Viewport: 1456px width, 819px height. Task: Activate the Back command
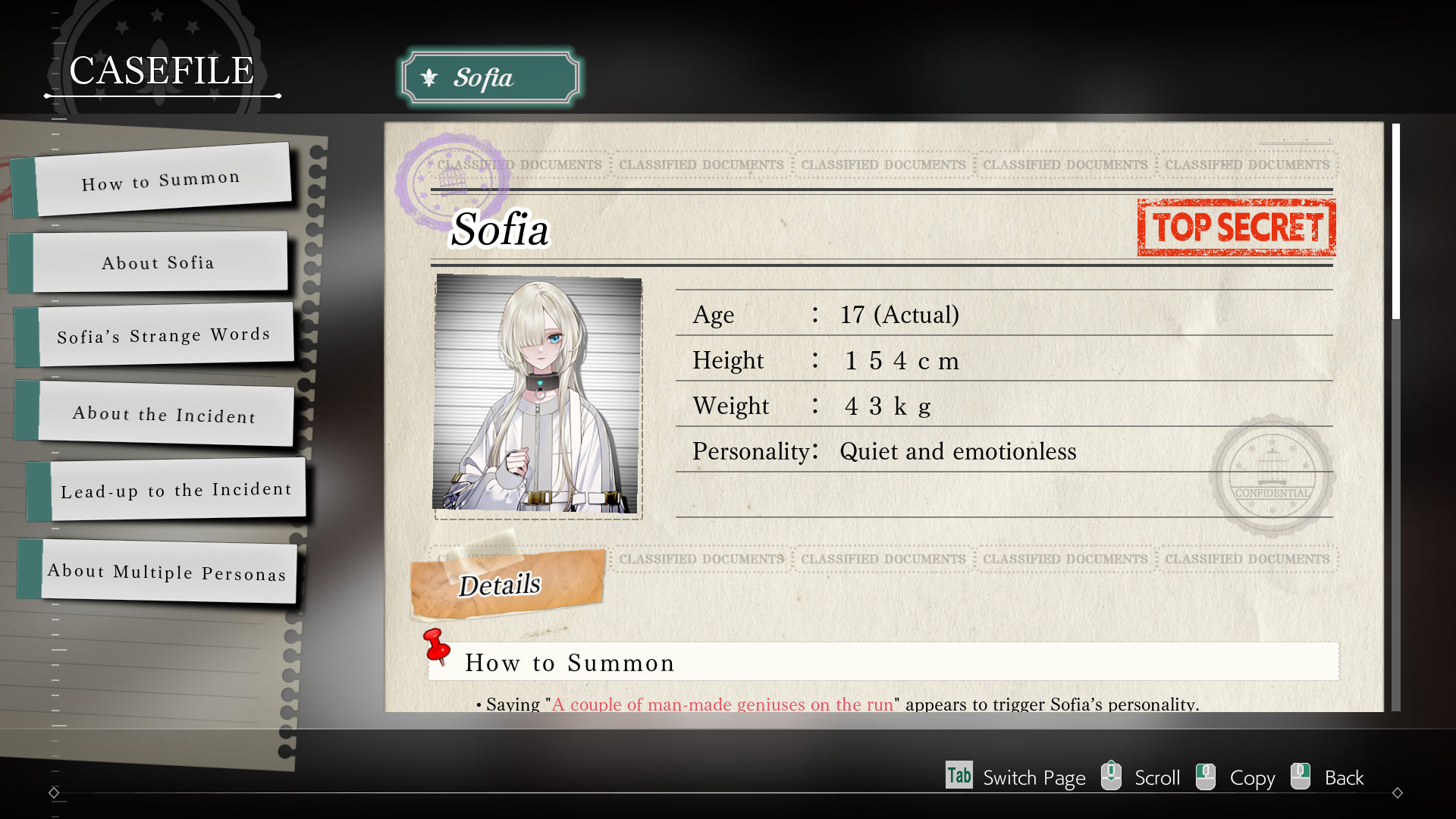[1343, 777]
